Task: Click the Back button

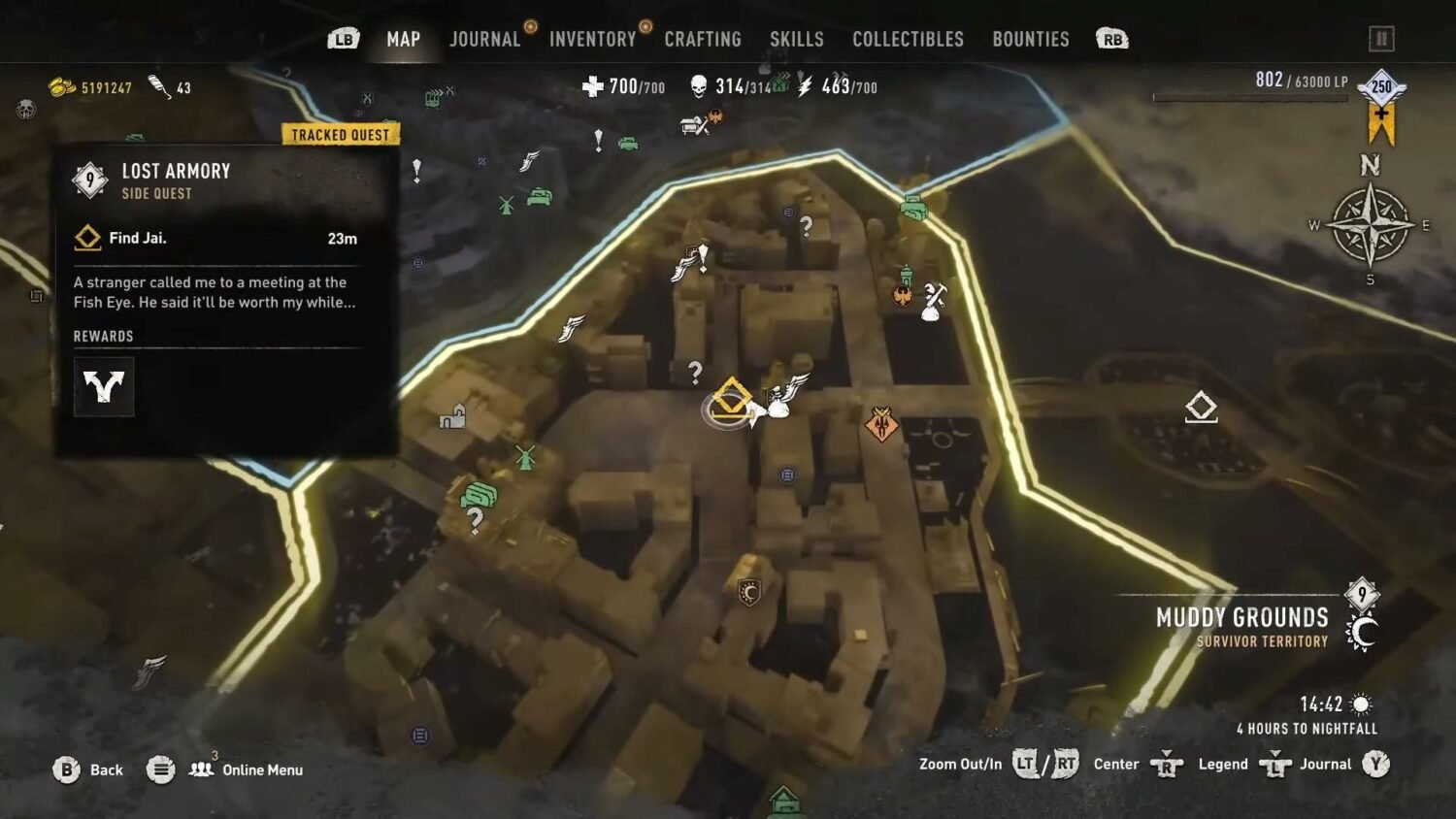Action: point(89,770)
